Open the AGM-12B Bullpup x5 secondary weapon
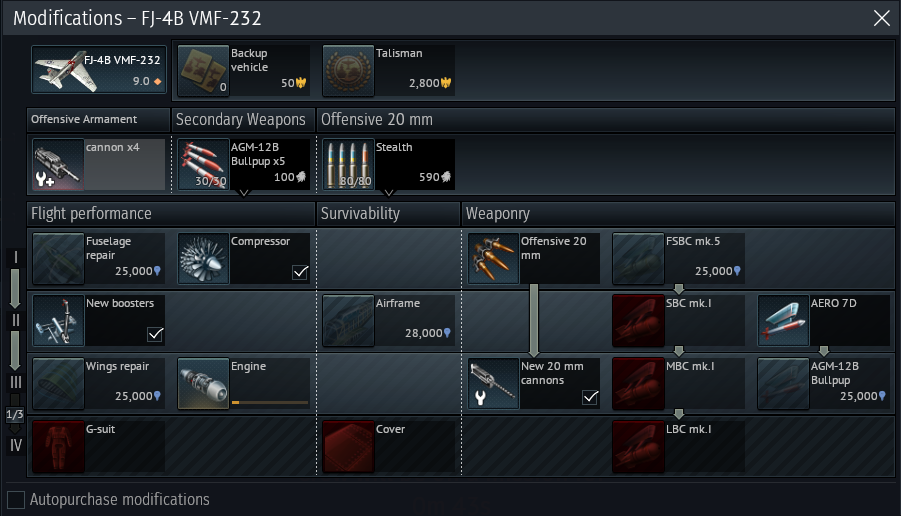This screenshot has width=901, height=516. [x=243, y=163]
